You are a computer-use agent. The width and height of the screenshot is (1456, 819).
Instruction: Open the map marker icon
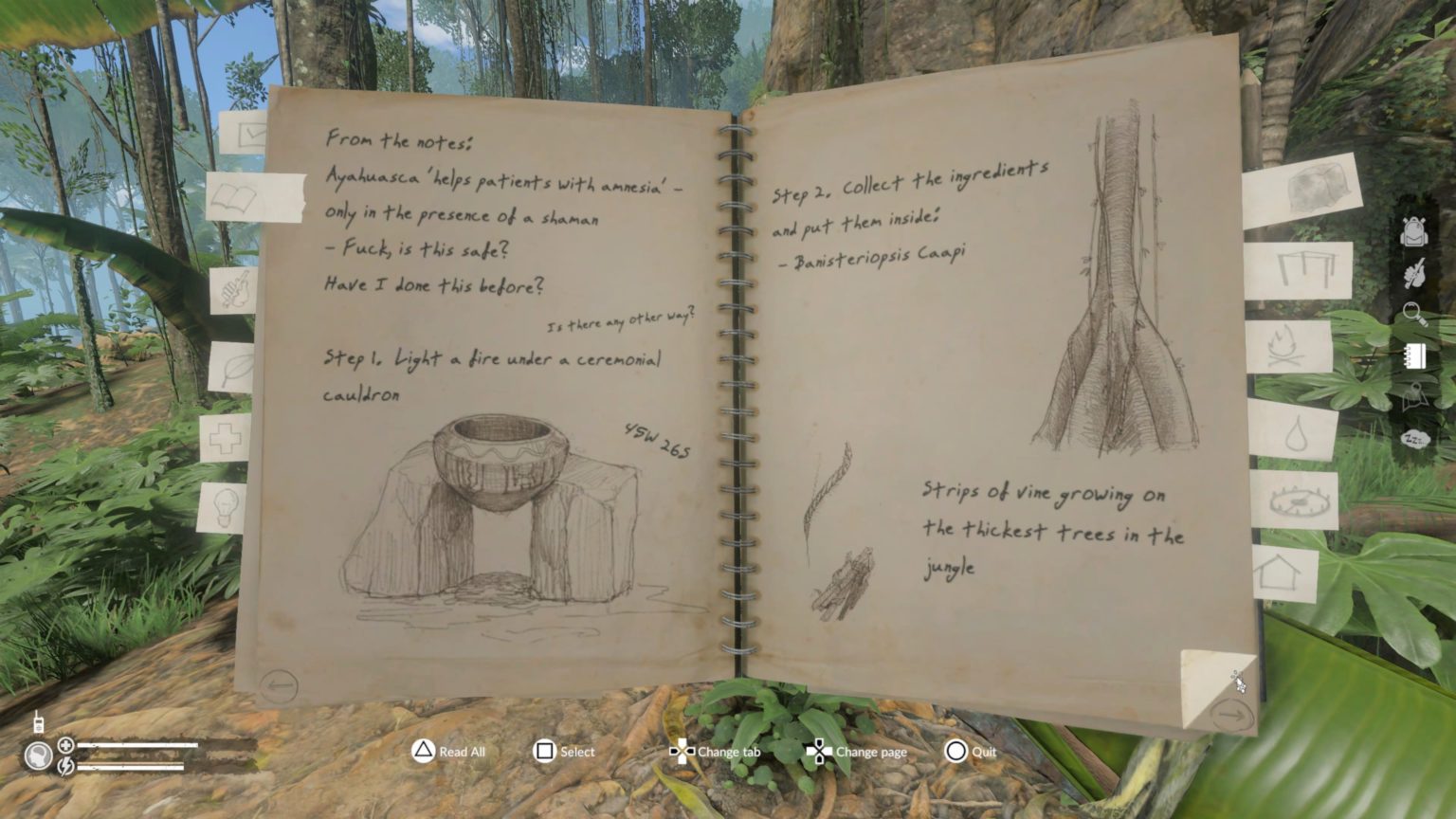point(1413,397)
